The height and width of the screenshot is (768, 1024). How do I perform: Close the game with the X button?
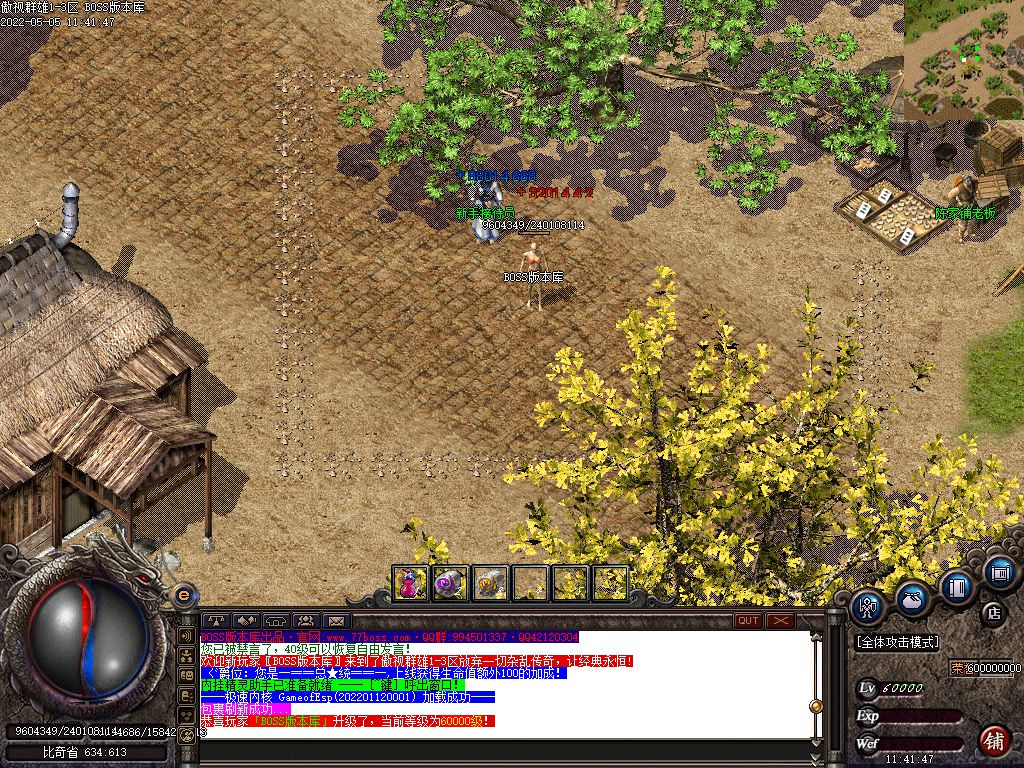click(x=780, y=621)
